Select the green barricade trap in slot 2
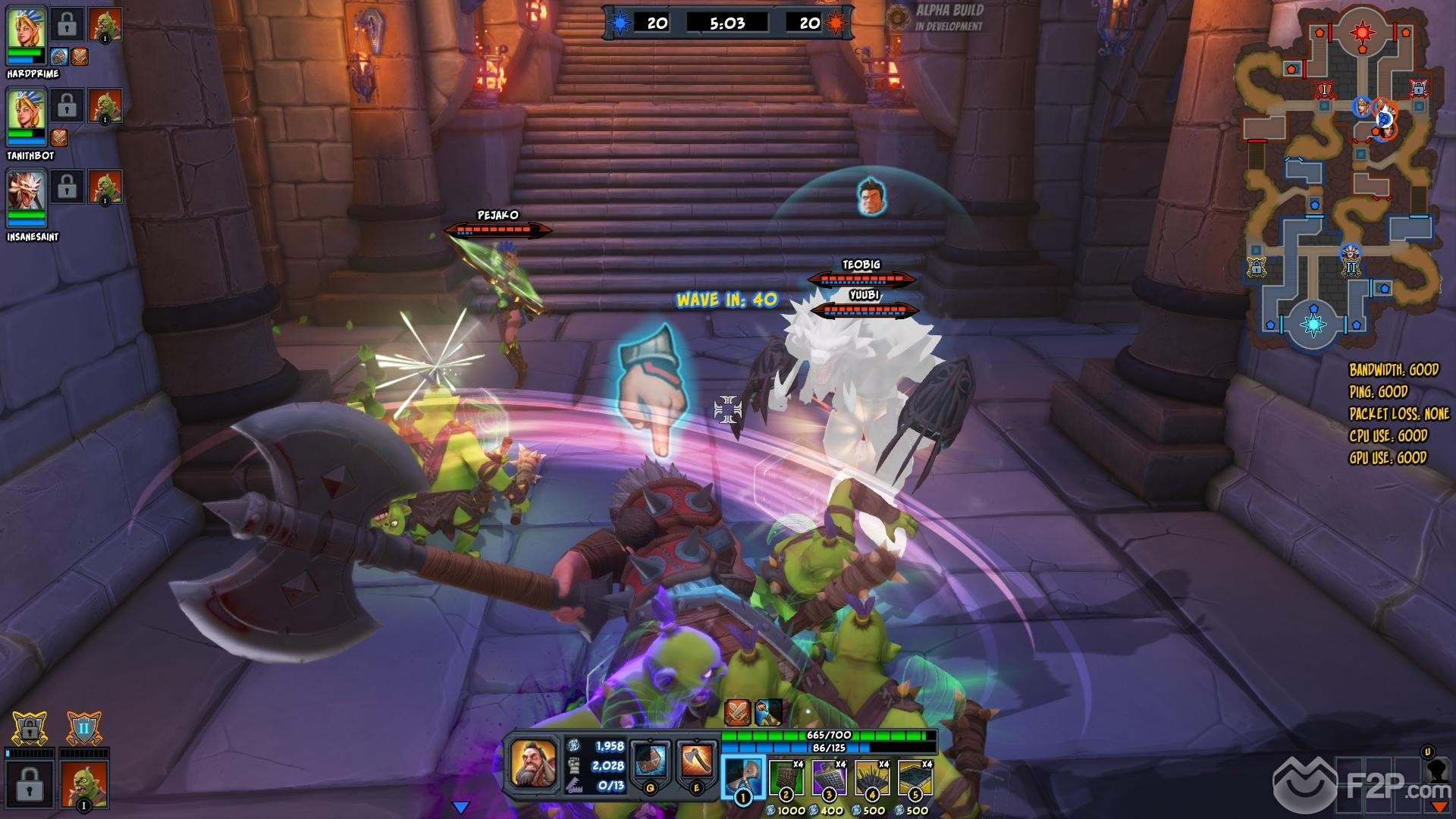The image size is (1456, 819). pyautogui.click(x=786, y=777)
